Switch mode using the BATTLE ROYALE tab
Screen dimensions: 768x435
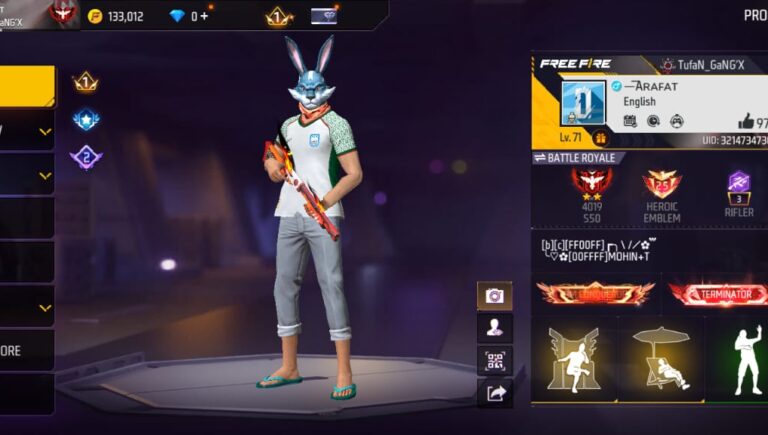coord(580,158)
